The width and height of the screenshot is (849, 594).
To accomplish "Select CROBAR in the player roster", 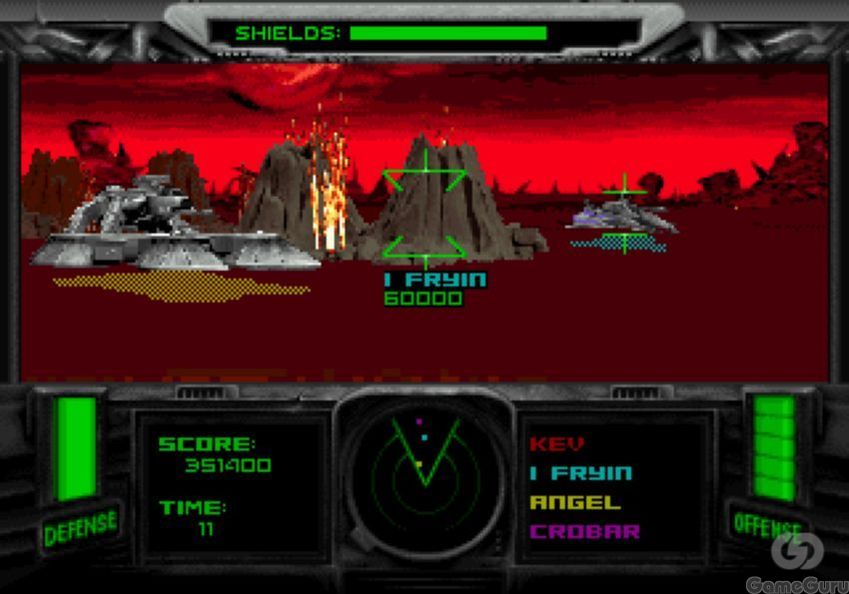I will (585, 531).
